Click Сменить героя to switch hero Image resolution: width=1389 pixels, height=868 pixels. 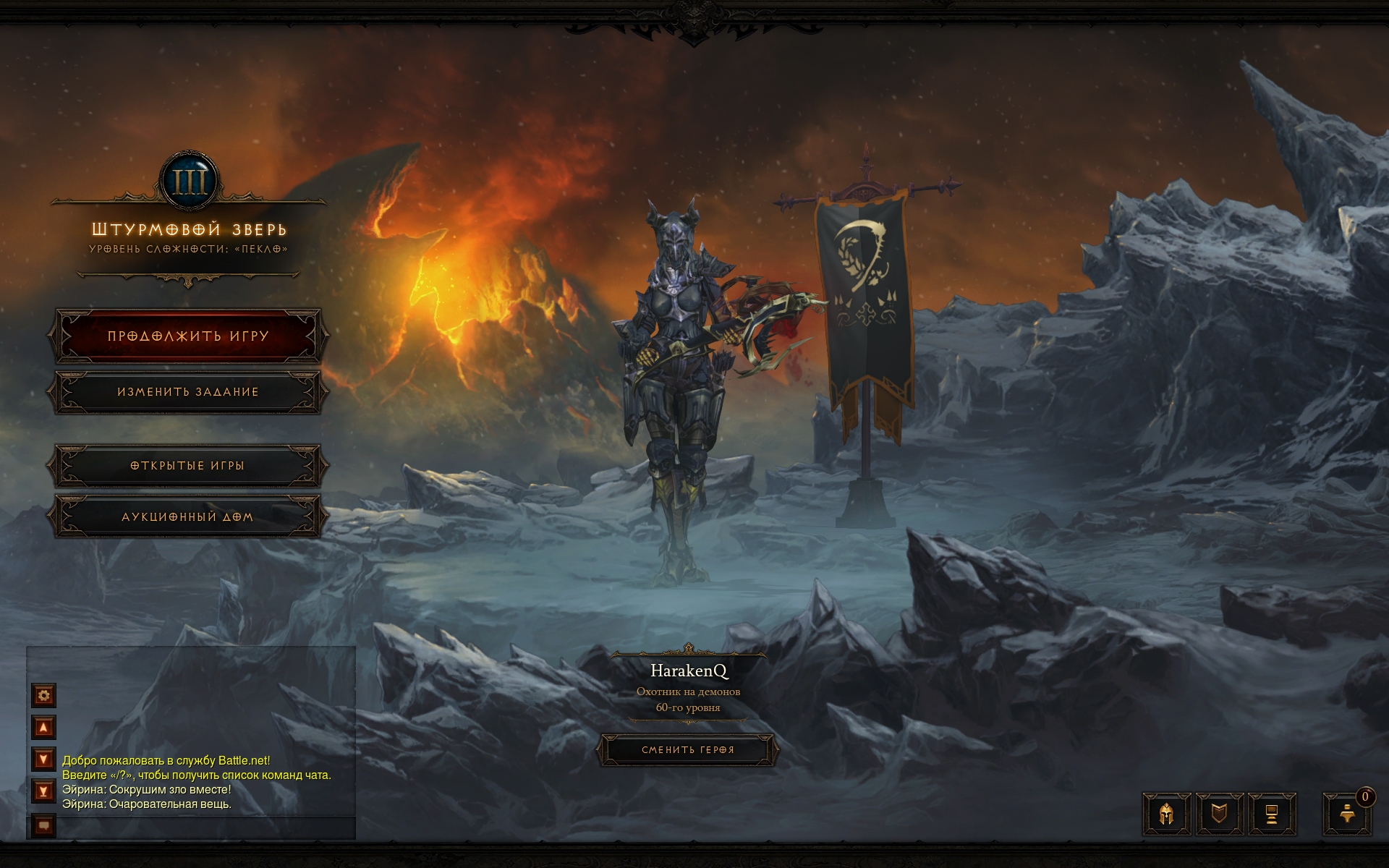click(x=687, y=750)
